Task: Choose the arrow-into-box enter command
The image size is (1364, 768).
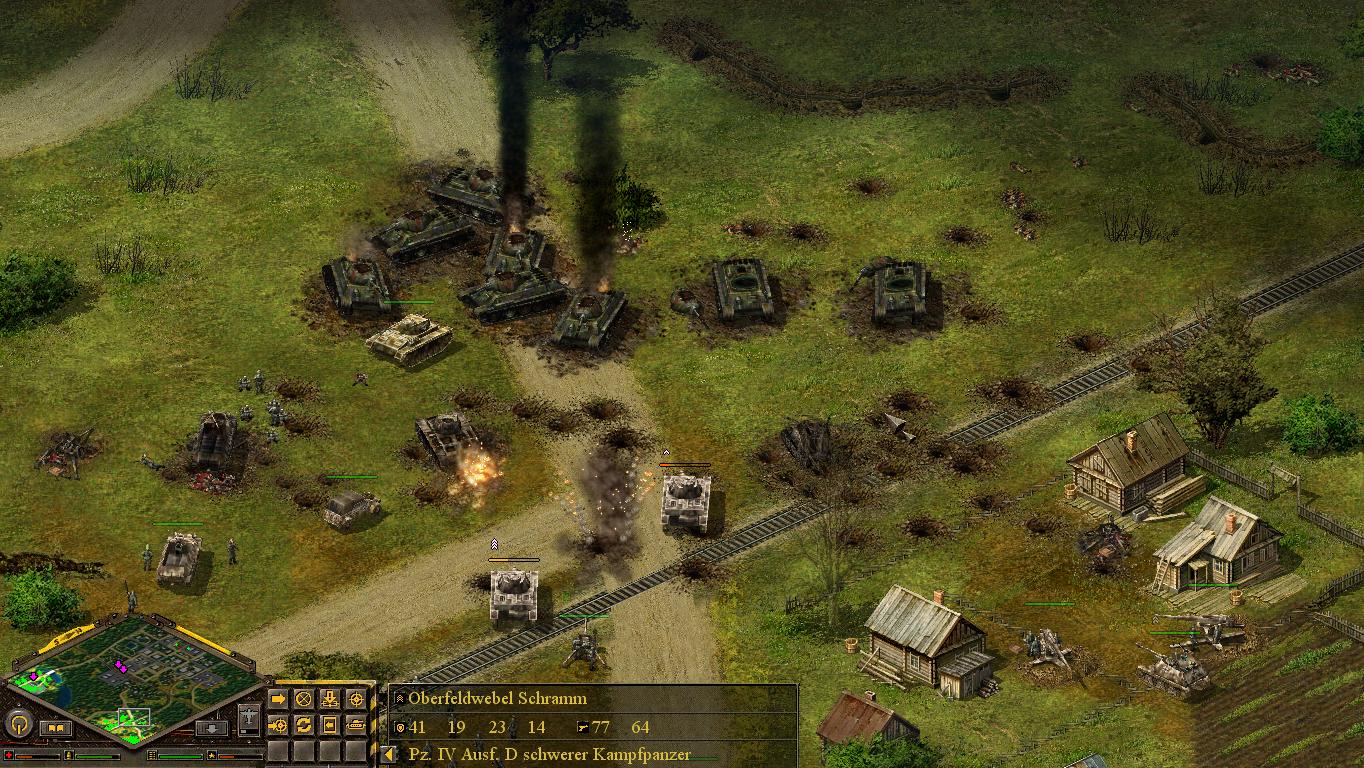Action: click(x=329, y=724)
